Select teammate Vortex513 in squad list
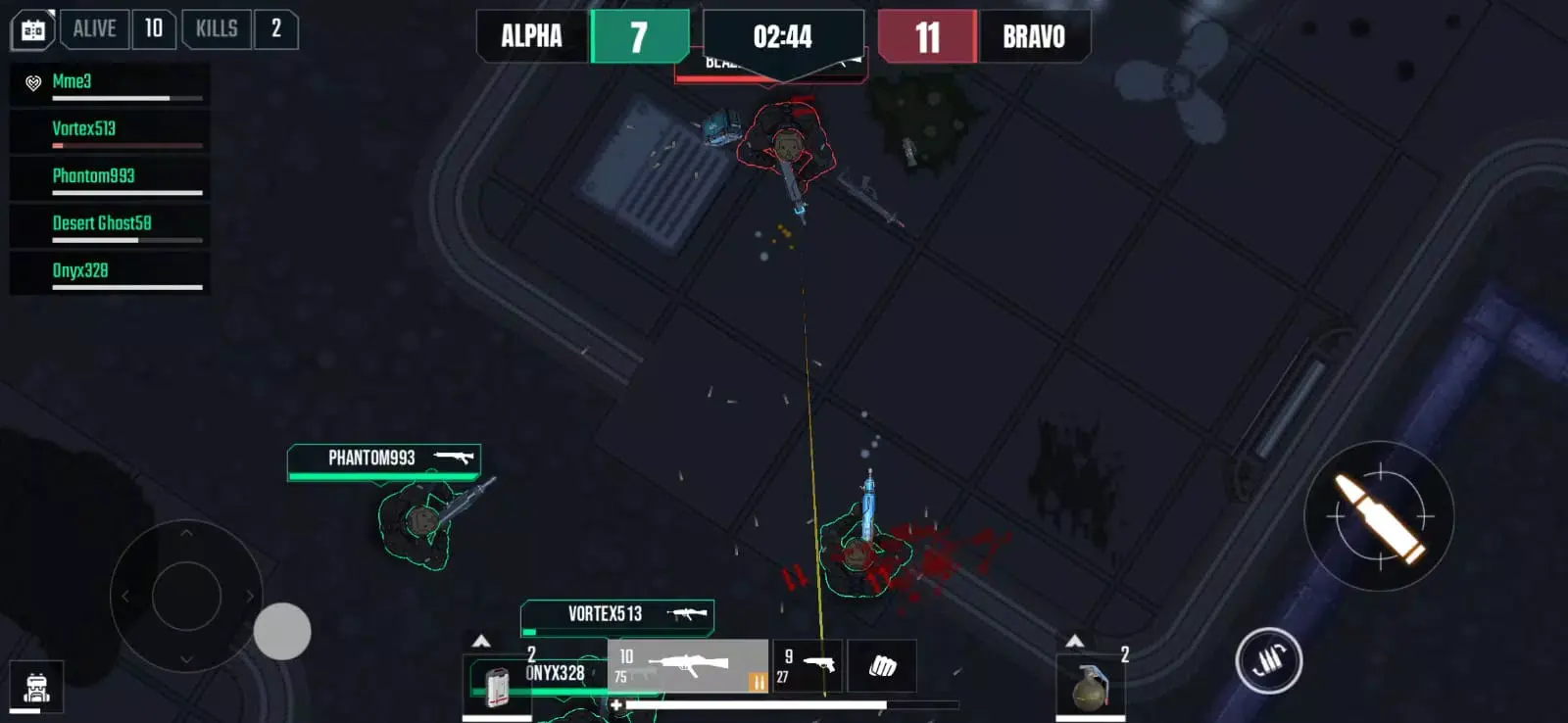 [110, 130]
